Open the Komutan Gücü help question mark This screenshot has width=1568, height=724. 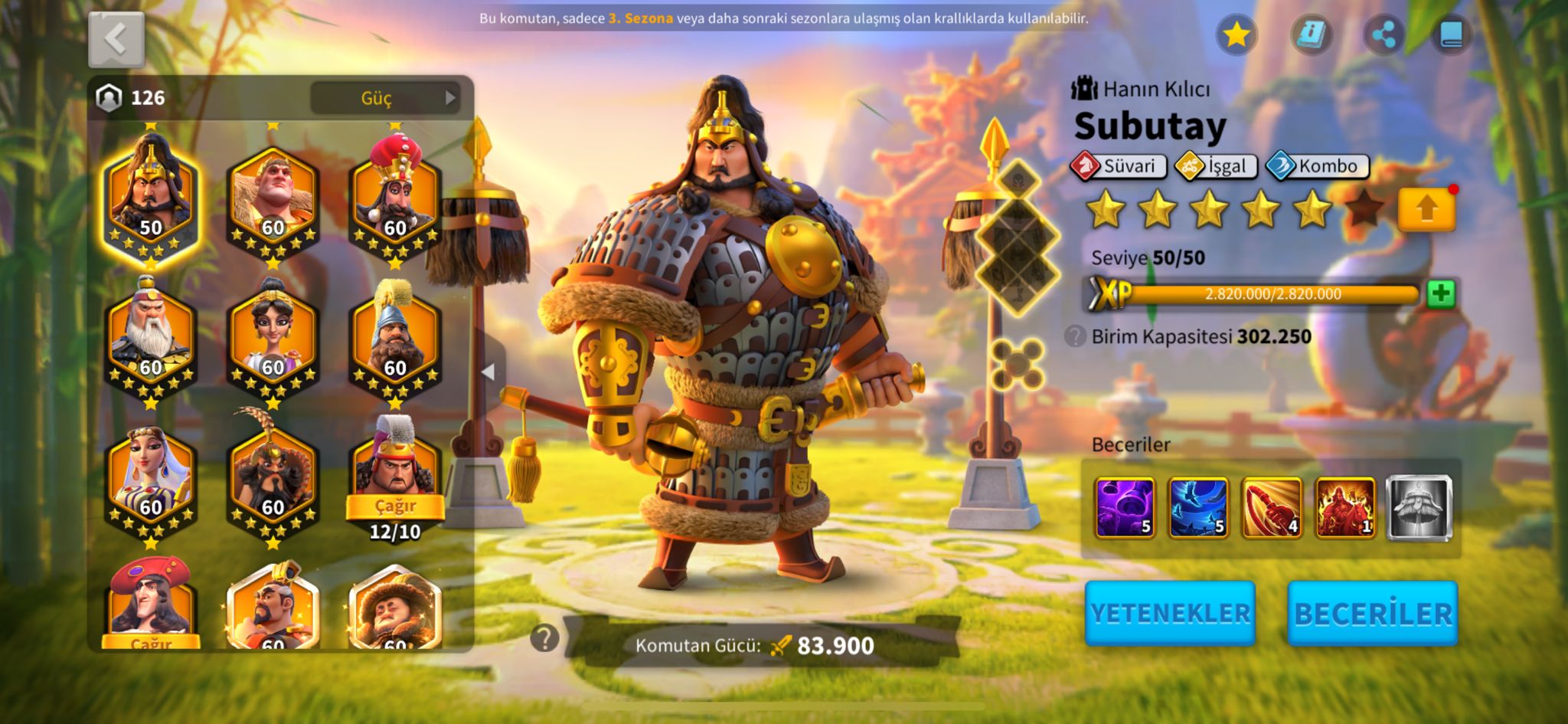pos(544,637)
